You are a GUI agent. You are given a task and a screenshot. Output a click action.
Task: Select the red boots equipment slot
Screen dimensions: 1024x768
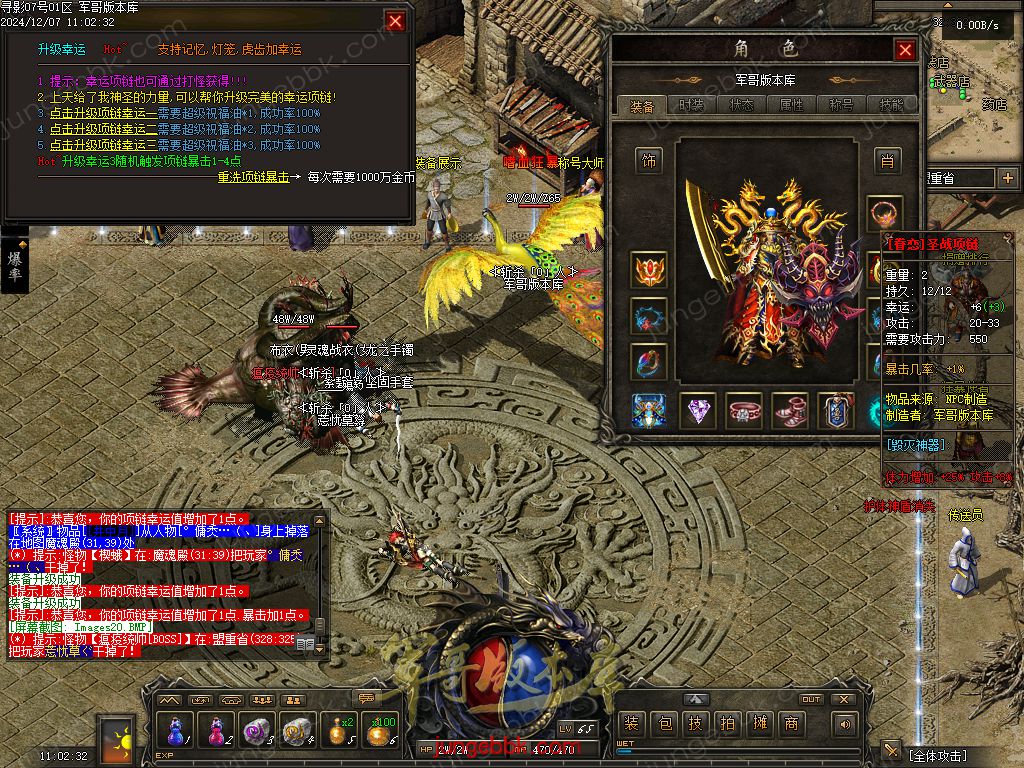point(790,410)
